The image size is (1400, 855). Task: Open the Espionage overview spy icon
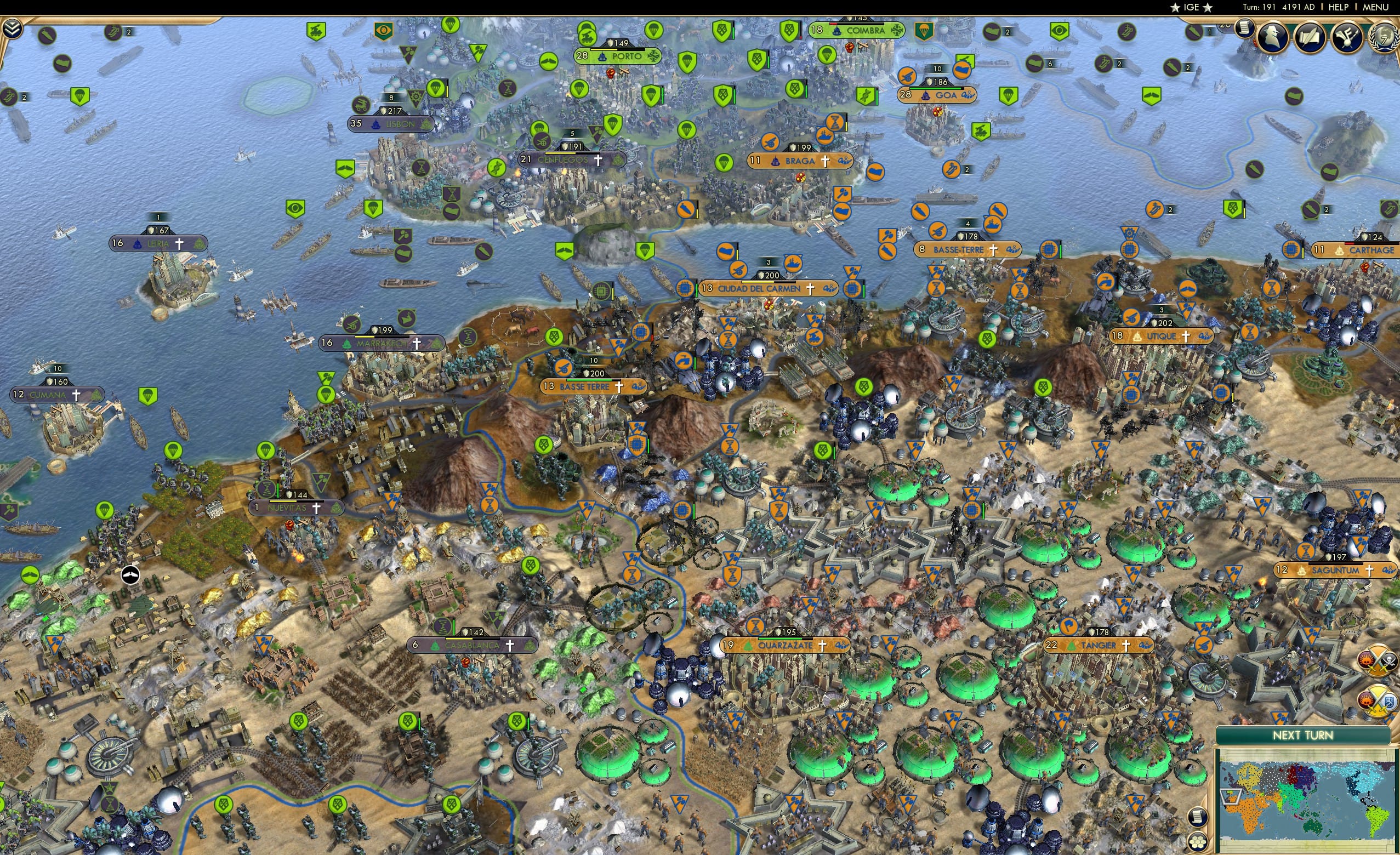tap(1273, 37)
